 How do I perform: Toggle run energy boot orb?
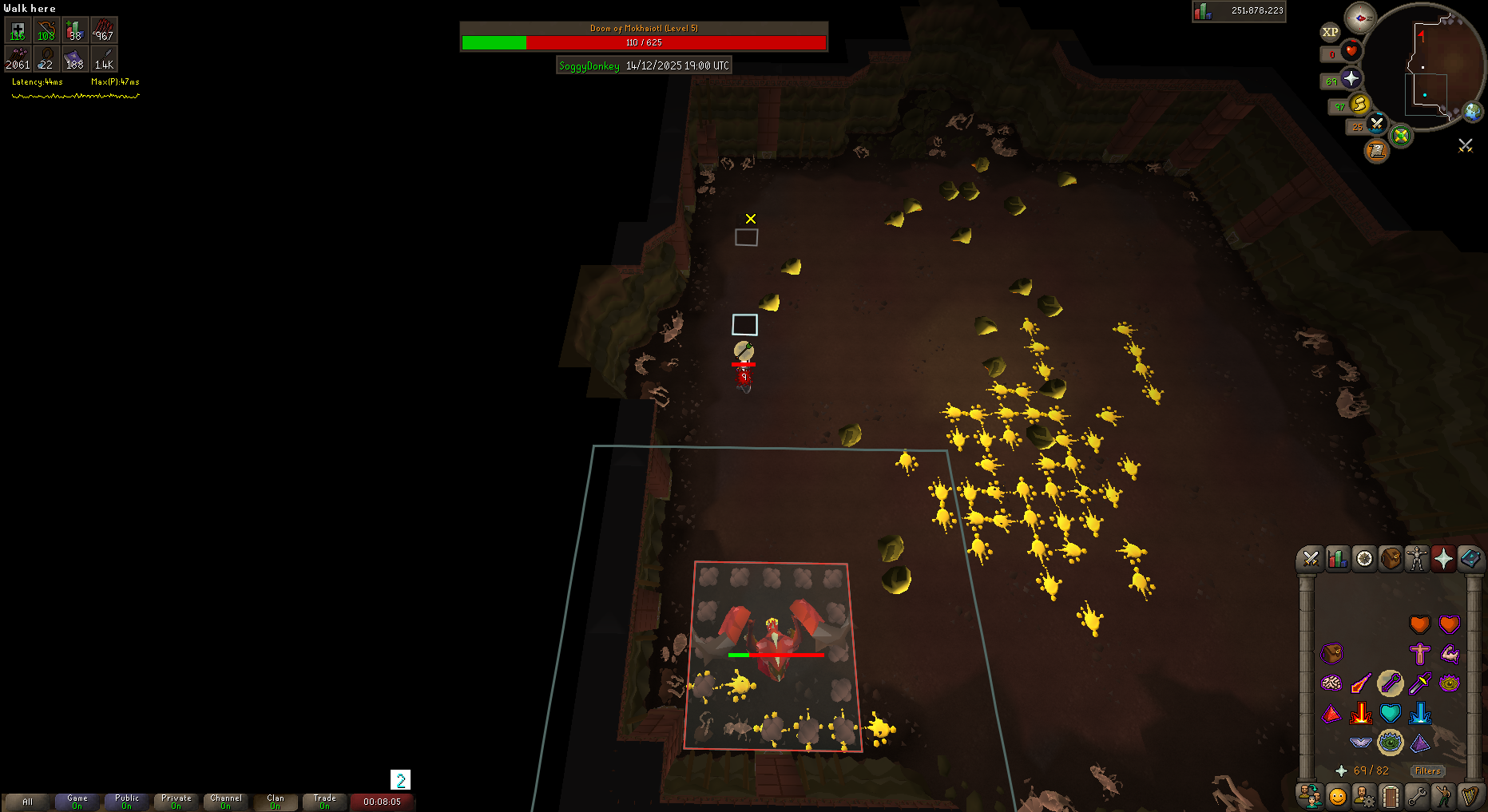1359,104
